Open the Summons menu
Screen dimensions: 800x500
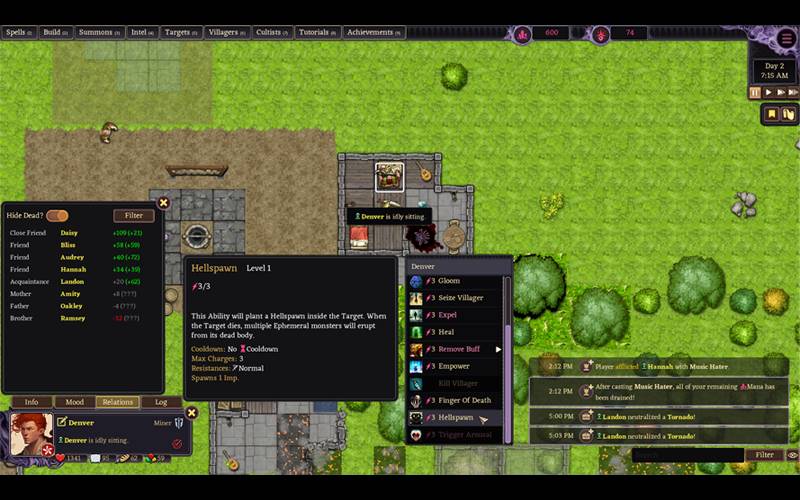coord(99,32)
